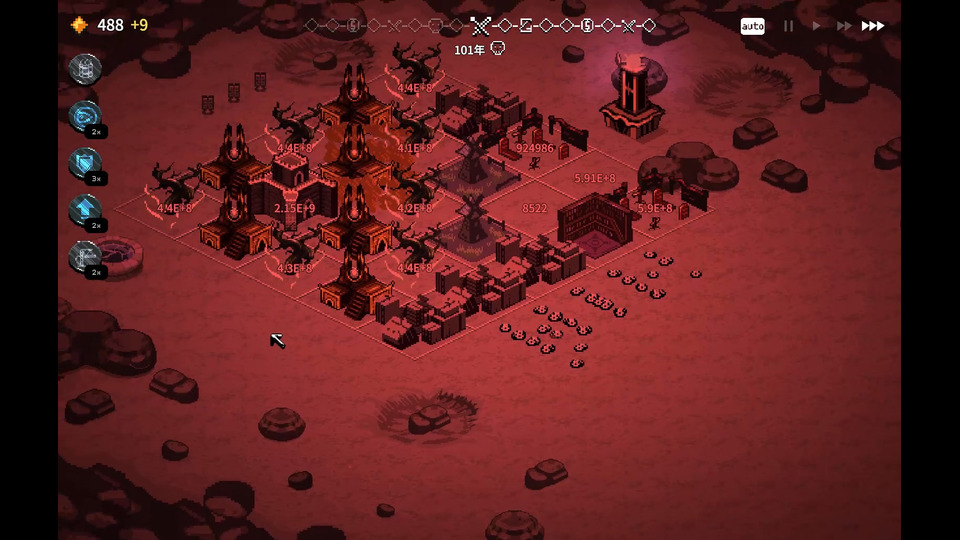960x540 pixels.
Task: Use the blue up-arrow ability
Action: pyautogui.click(x=85, y=210)
